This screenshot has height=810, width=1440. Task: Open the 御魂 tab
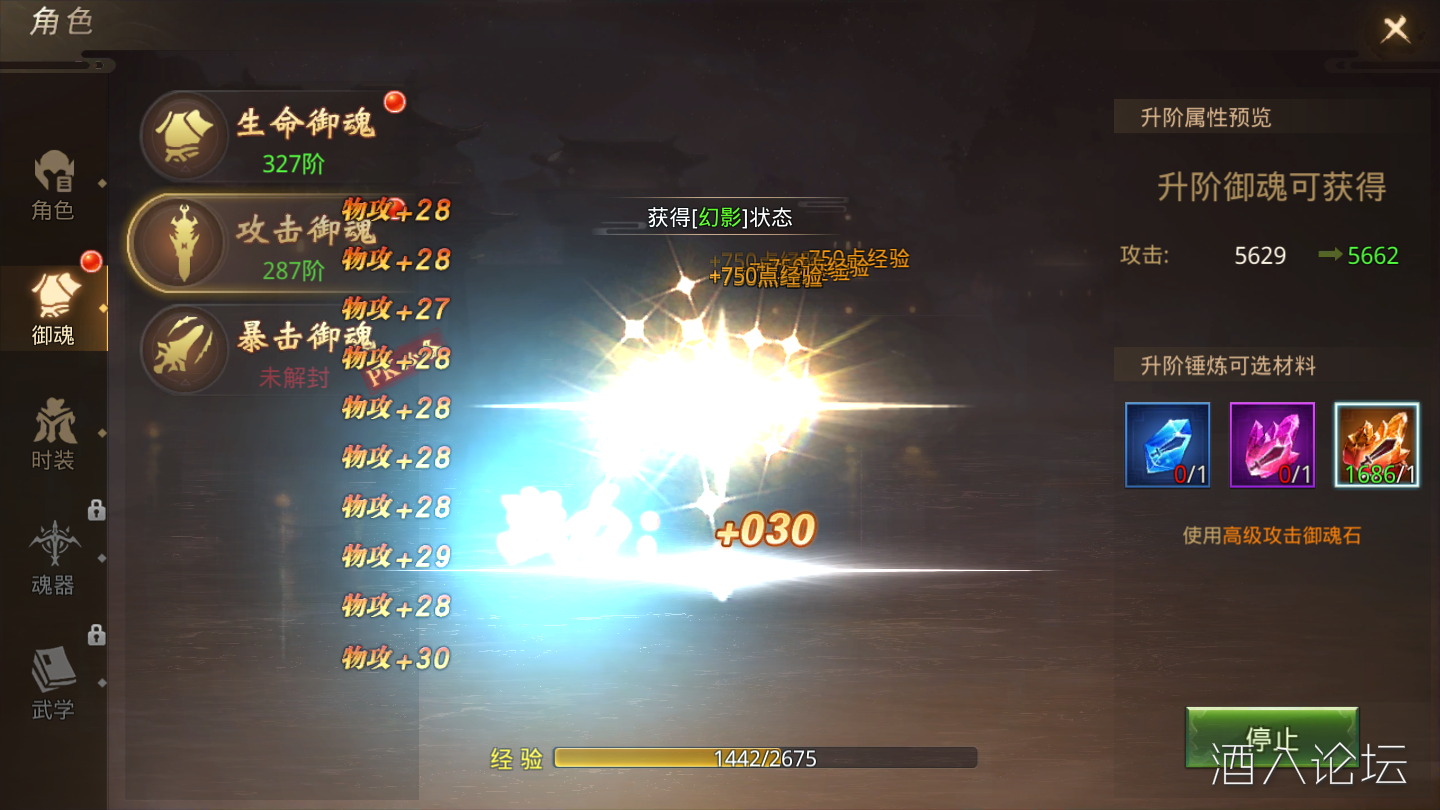[53, 308]
